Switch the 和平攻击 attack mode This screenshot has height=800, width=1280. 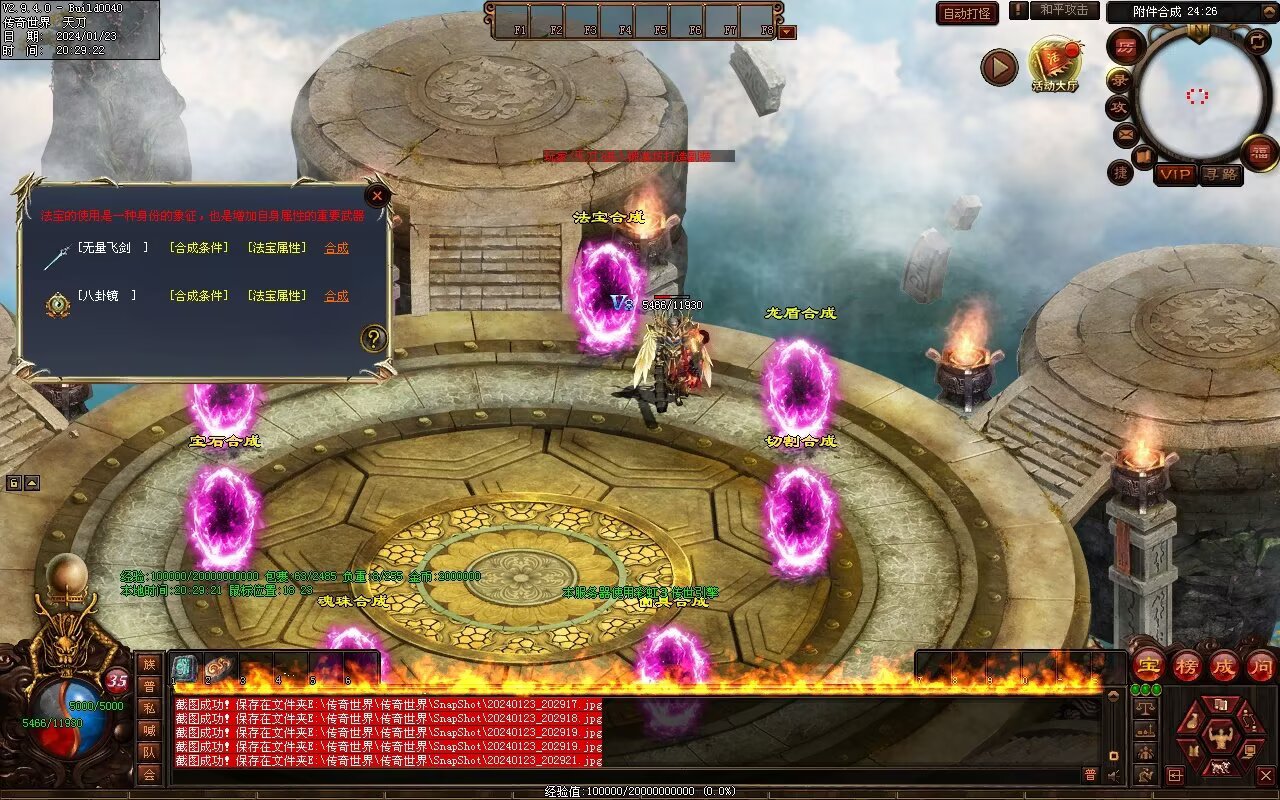pyautogui.click(x=1063, y=10)
